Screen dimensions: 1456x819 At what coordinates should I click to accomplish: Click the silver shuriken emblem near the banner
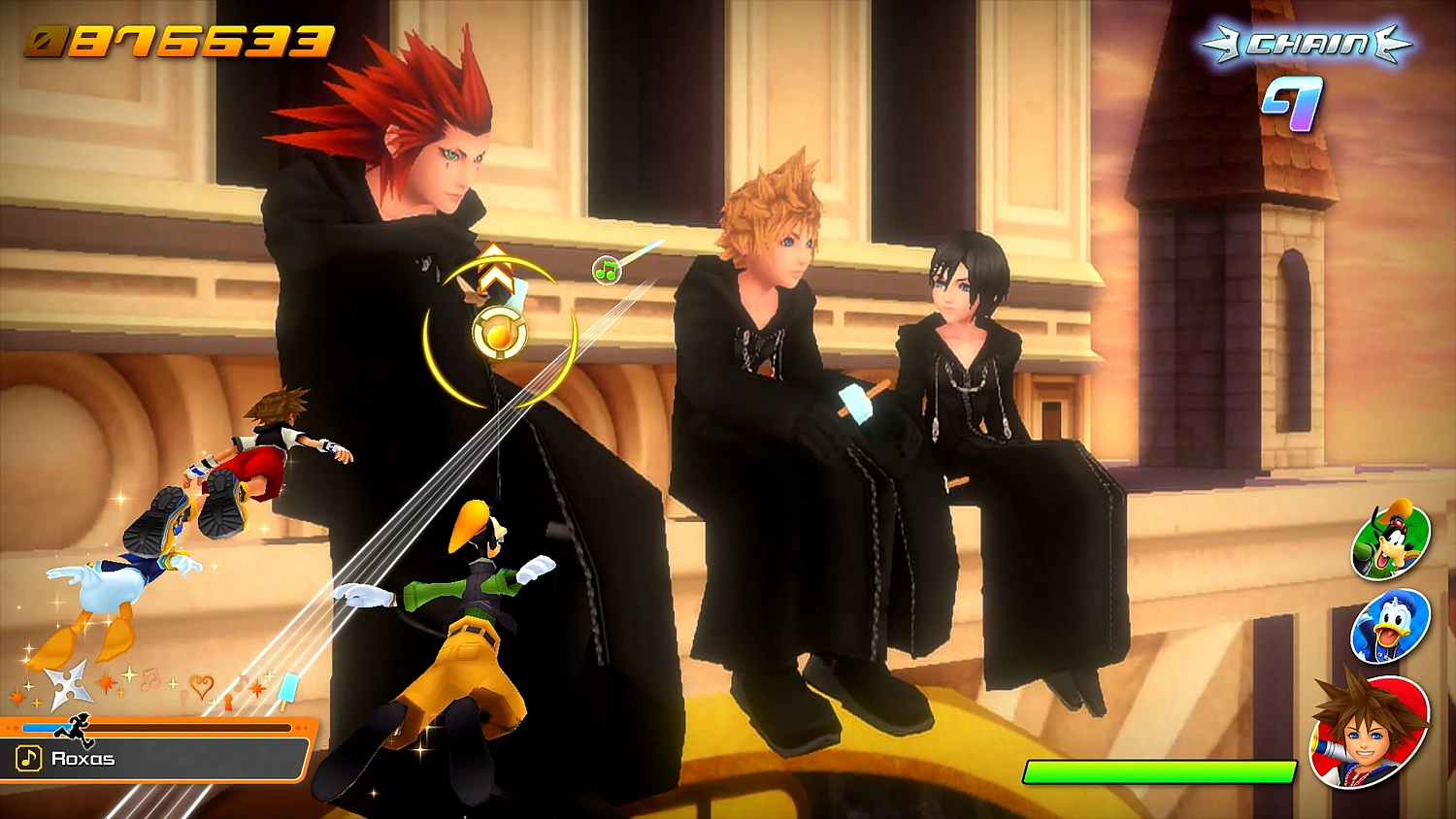(x=68, y=685)
